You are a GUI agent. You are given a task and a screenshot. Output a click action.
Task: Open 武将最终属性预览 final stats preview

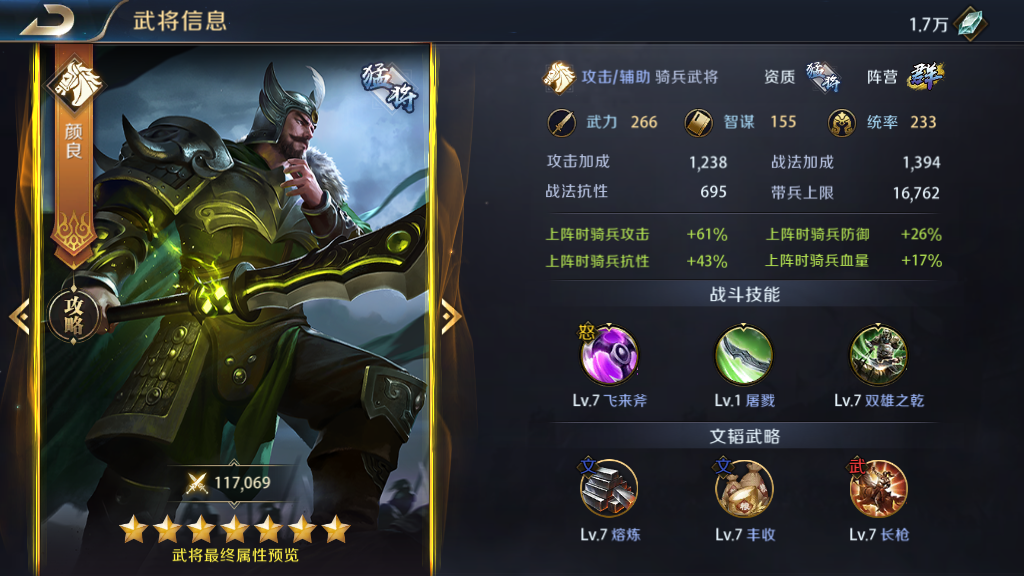[x=235, y=555]
